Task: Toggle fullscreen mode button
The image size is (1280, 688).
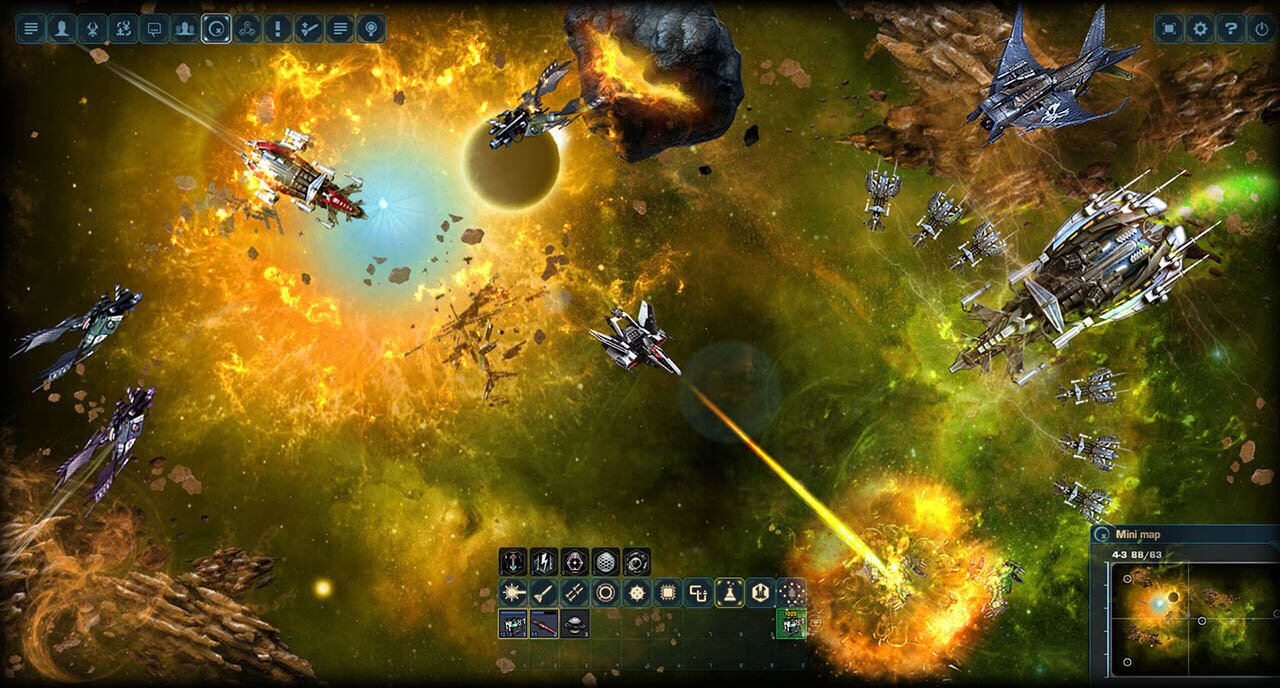Action: click(1169, 28)
